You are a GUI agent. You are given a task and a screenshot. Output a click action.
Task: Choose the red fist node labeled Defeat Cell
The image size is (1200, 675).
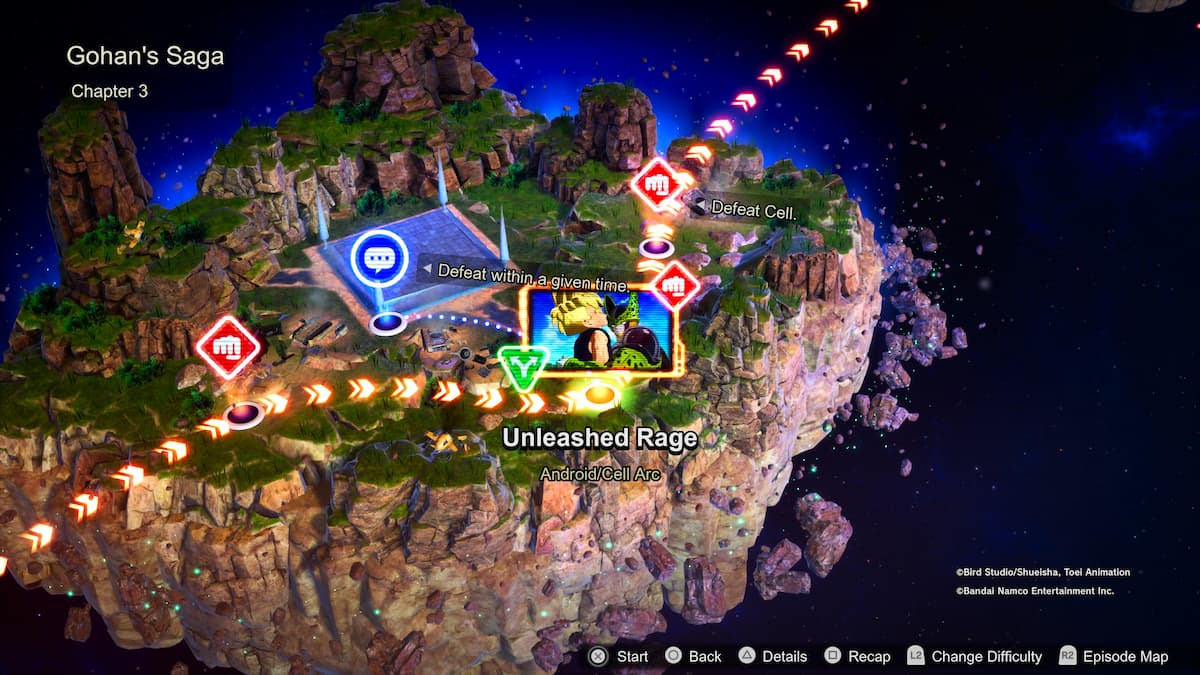point(657,183)
